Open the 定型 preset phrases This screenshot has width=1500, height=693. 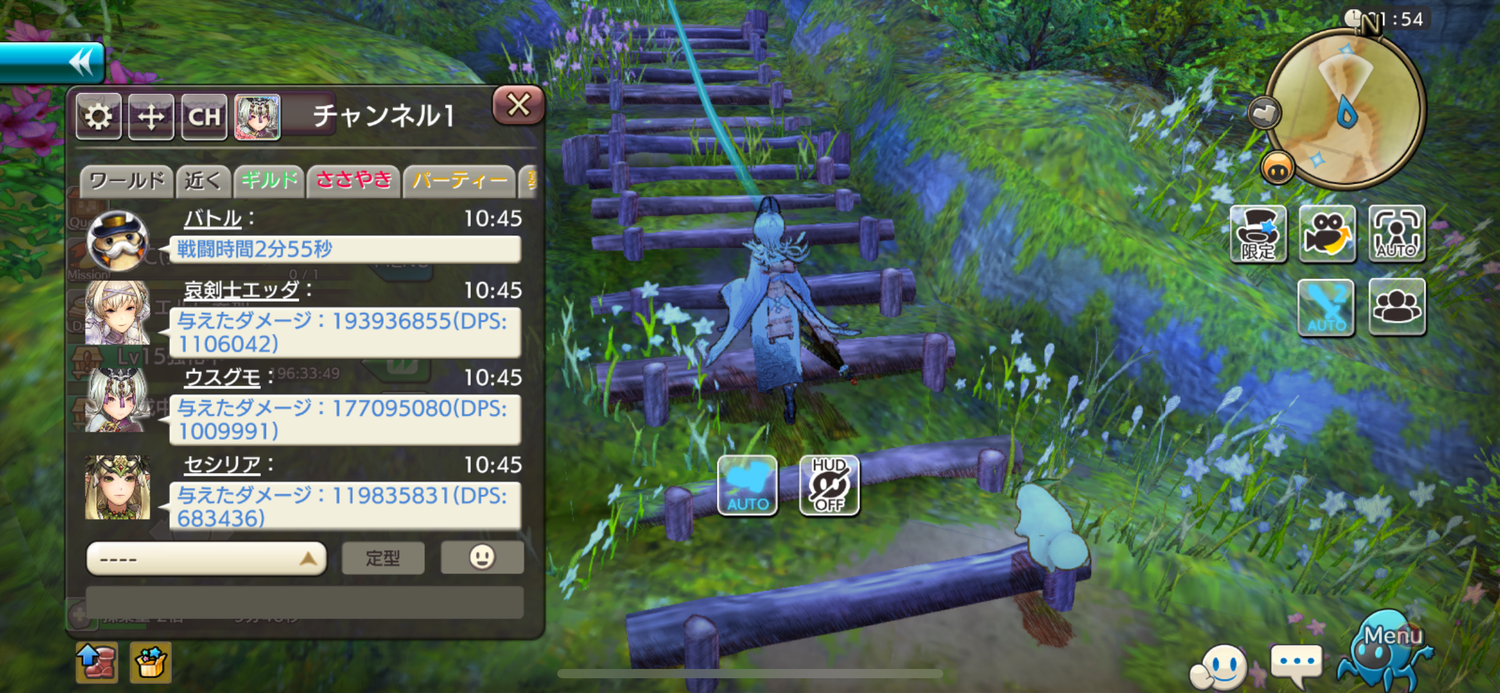point(383,558)
